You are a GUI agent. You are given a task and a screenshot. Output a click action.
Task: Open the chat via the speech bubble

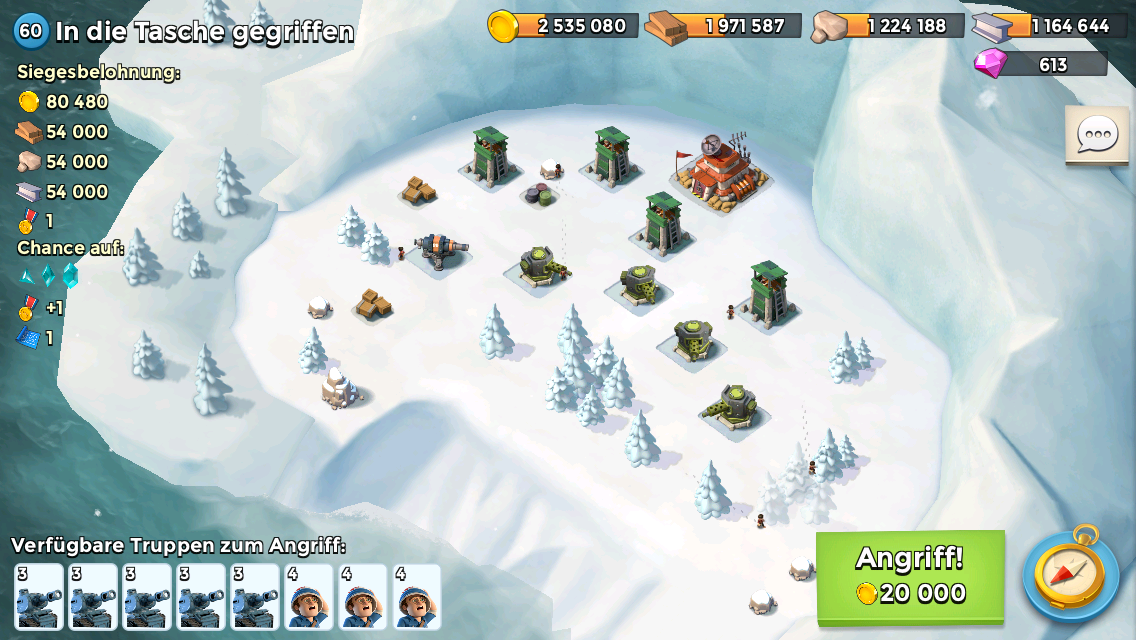pyautogui.click(x=1097, y=134)
